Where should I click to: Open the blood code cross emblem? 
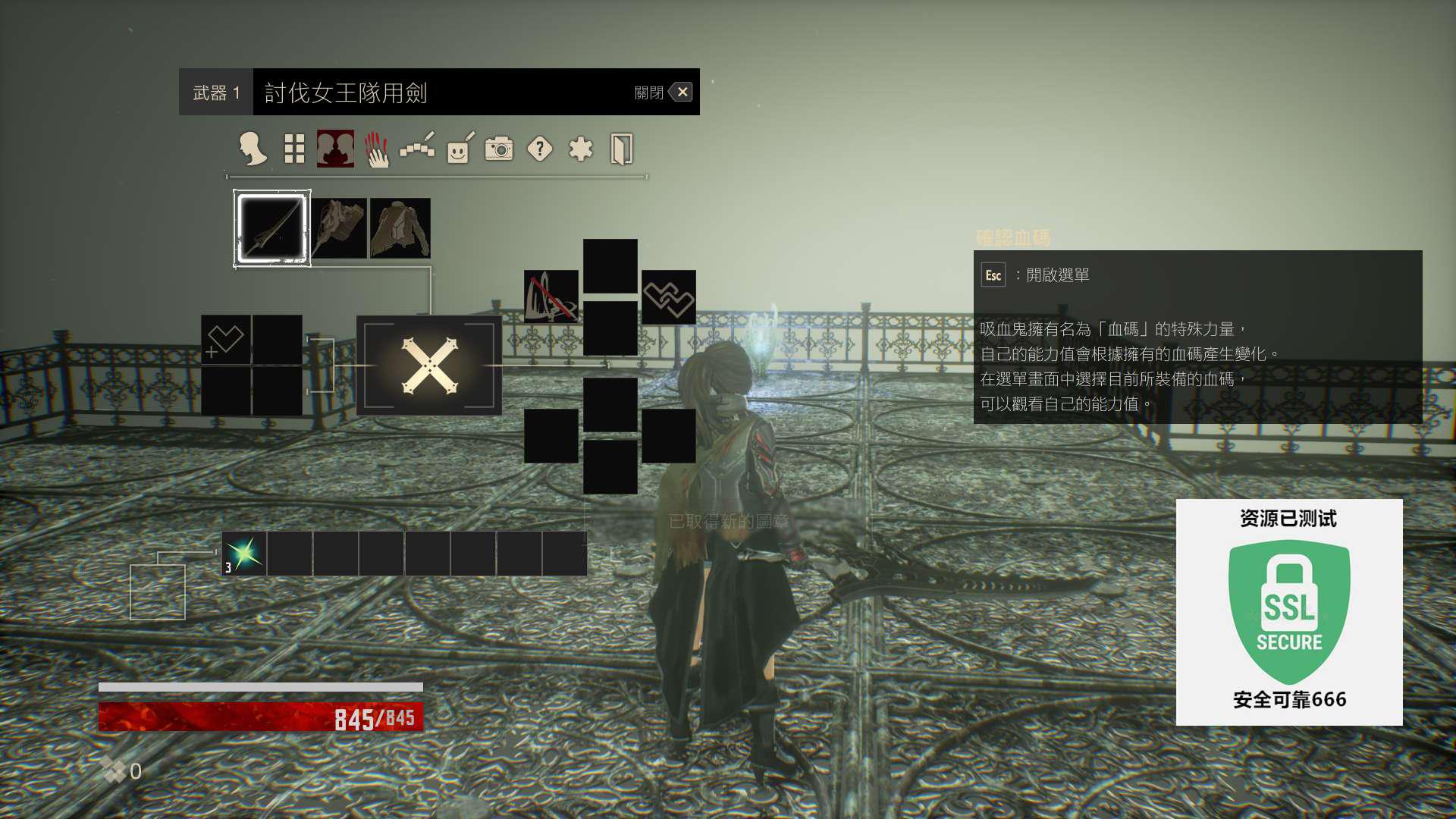tap(429, 366)
